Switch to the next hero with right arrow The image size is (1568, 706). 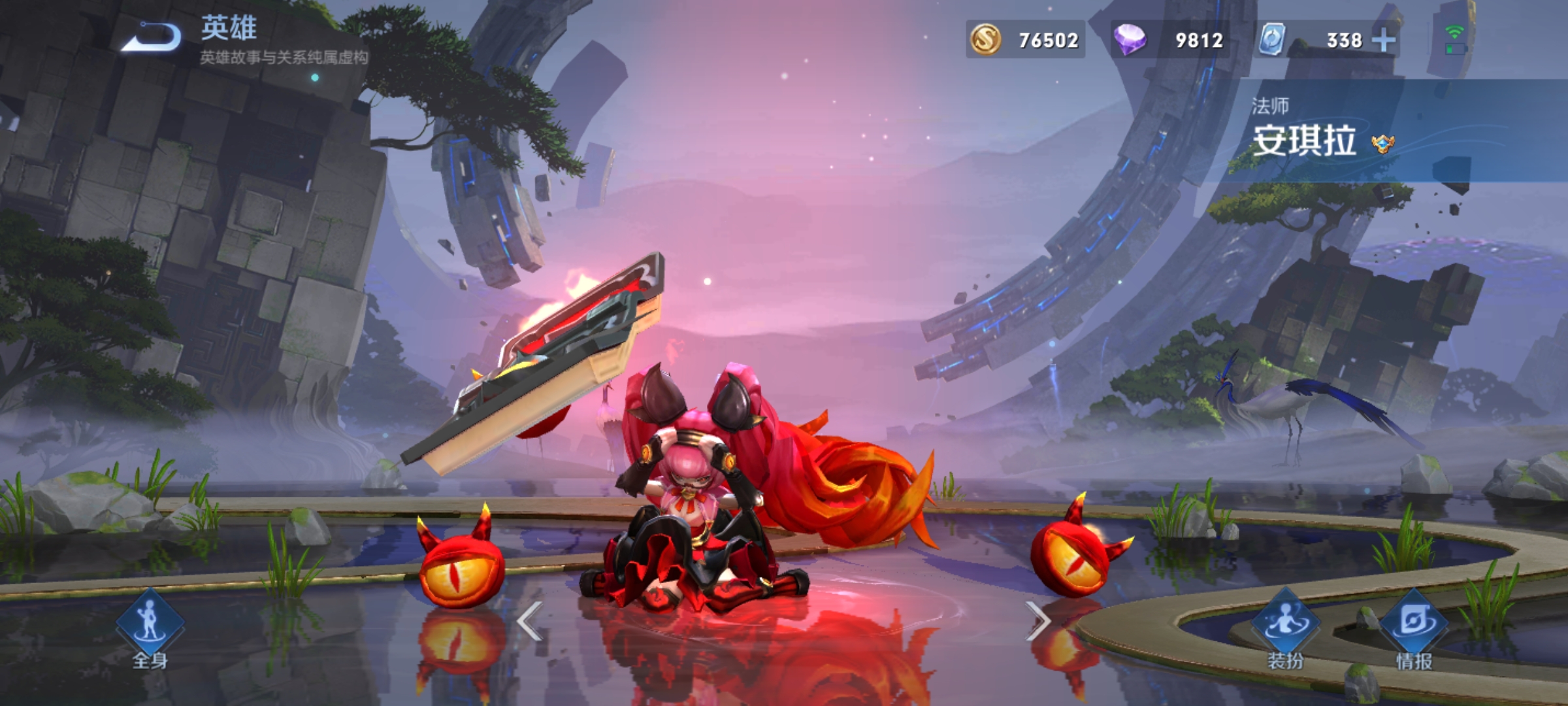pyautogui.click(x=1037, y=621)
